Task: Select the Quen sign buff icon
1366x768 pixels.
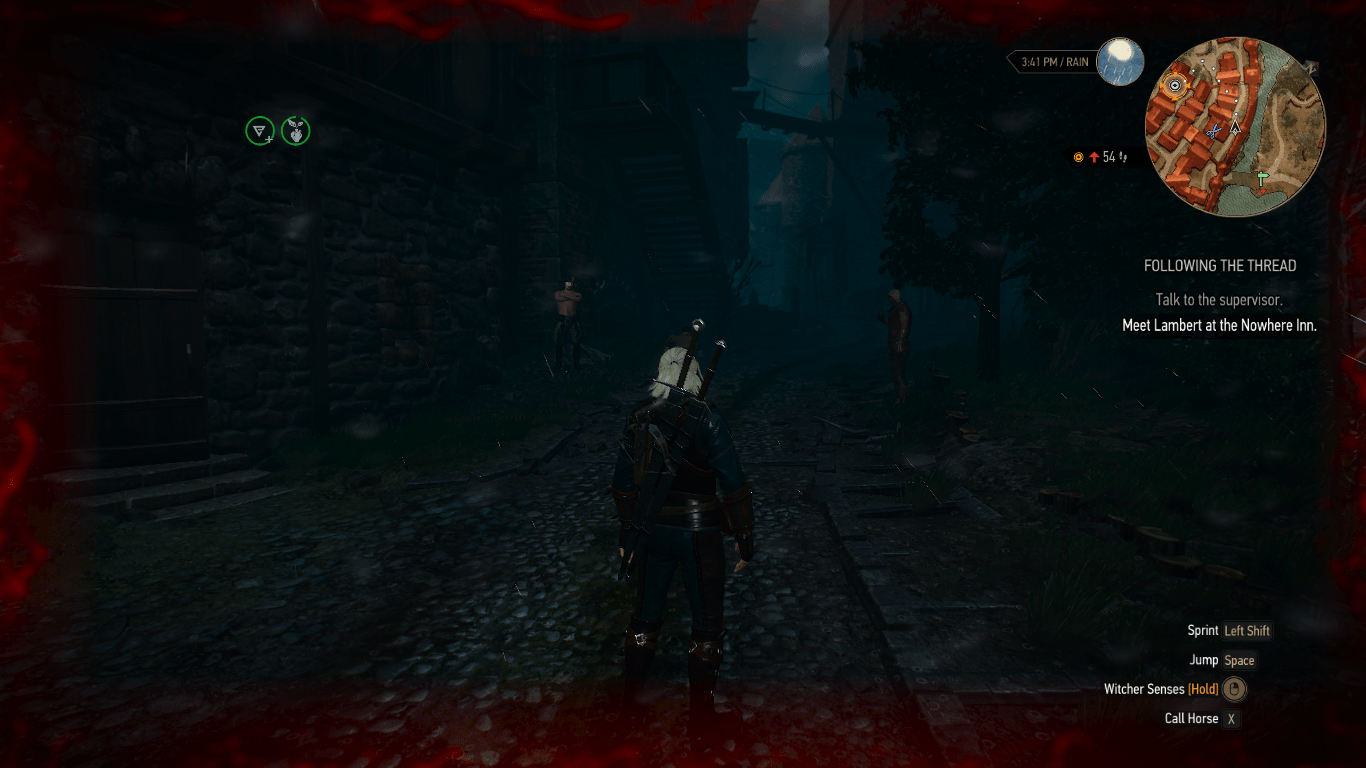Action: point(260,131)
